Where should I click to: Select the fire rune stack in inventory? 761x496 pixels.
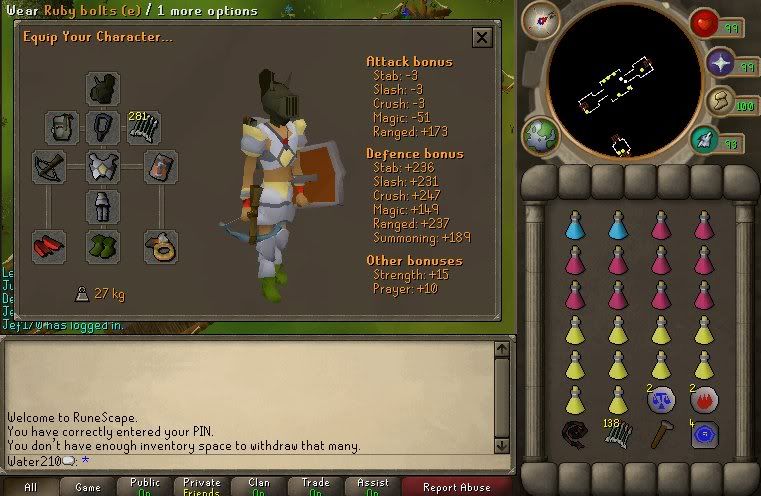(x=704, y=400)
